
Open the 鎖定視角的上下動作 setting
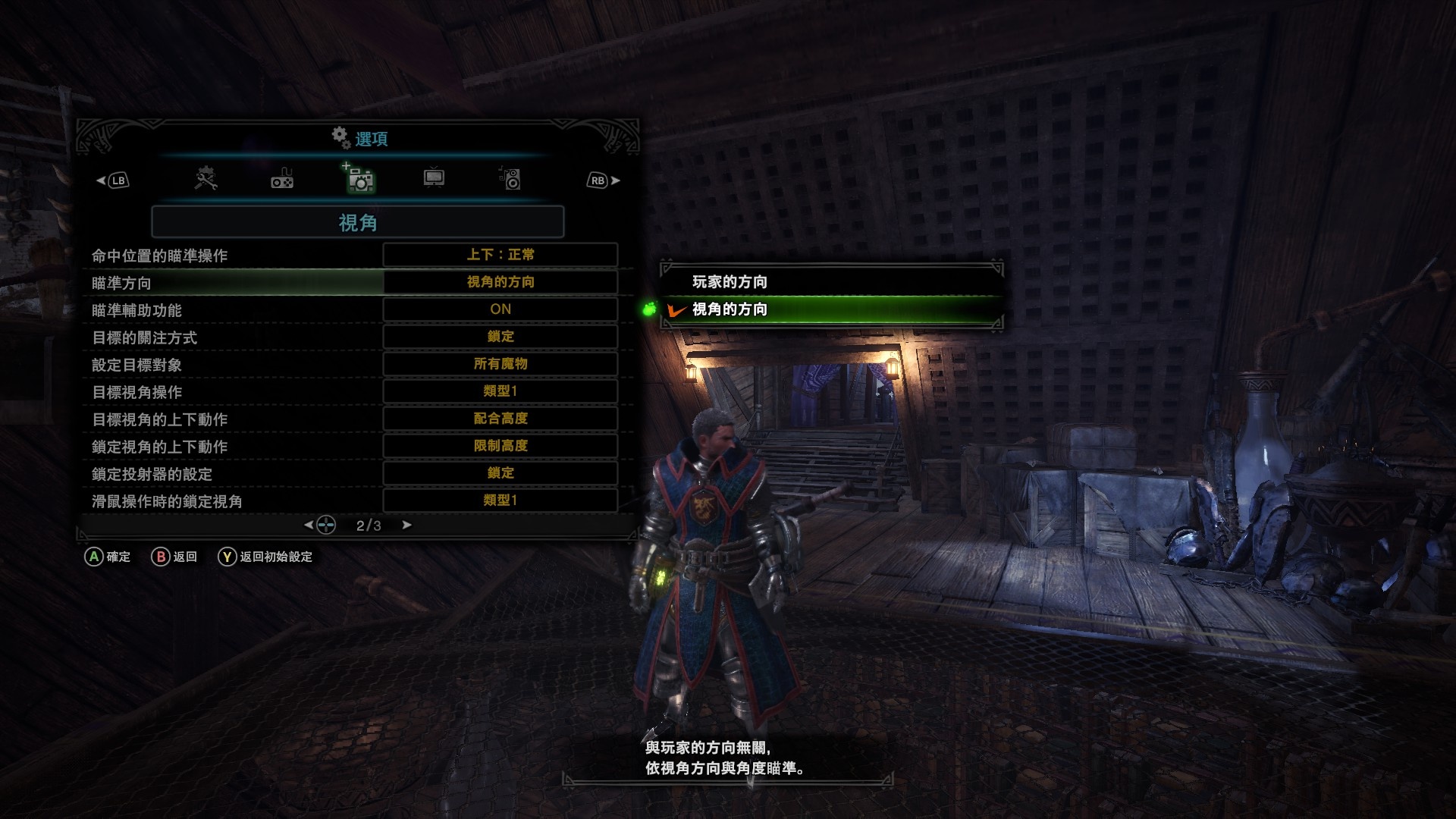[x=500, y=446]
